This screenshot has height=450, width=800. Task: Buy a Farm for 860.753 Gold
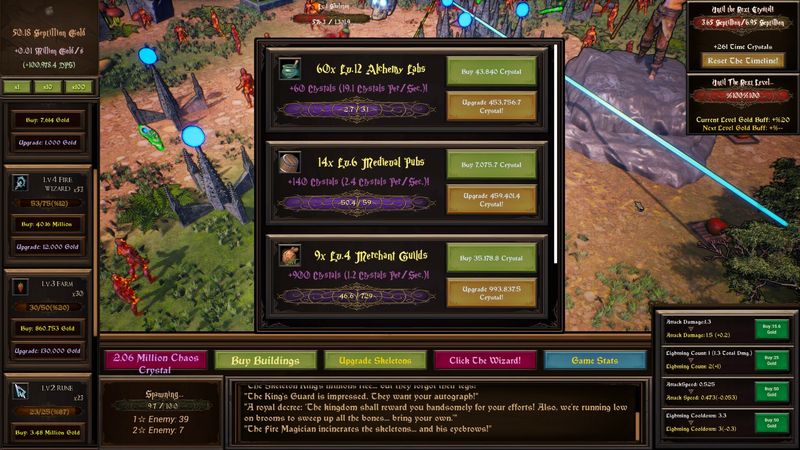52,327
